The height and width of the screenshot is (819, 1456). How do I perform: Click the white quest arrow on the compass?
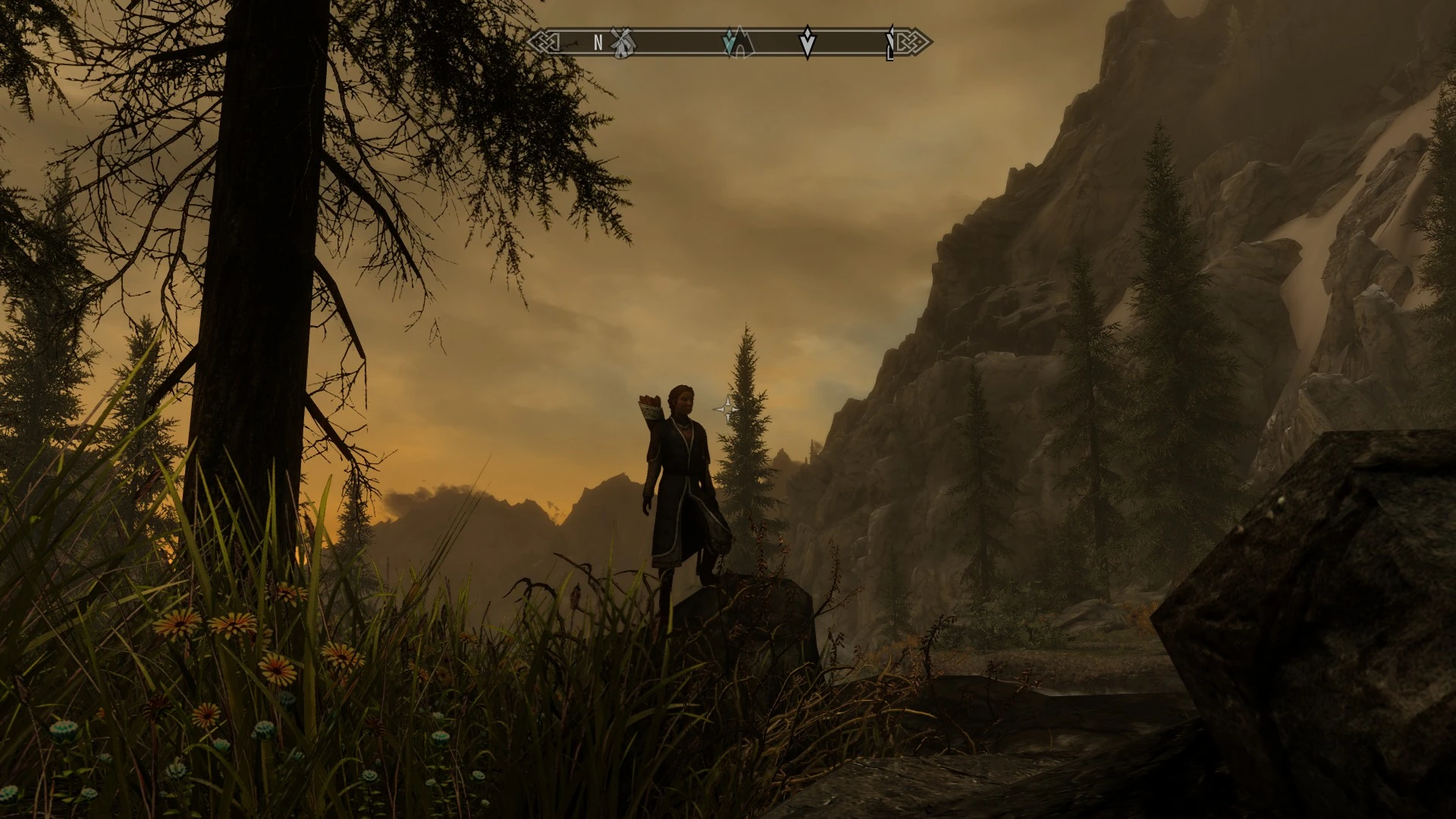[808, 43]
